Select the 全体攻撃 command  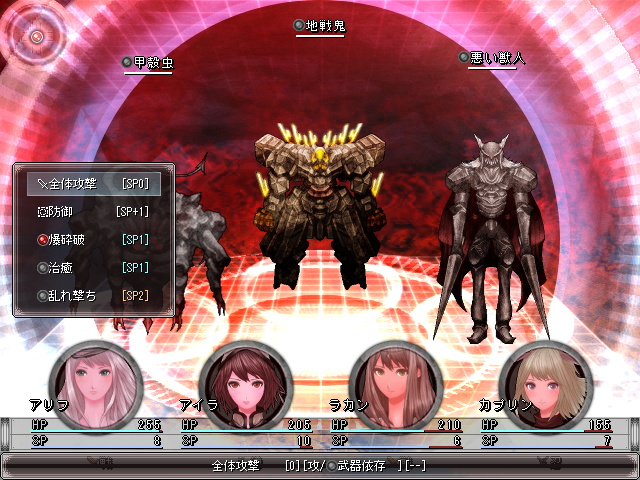(x=92, y=184)
